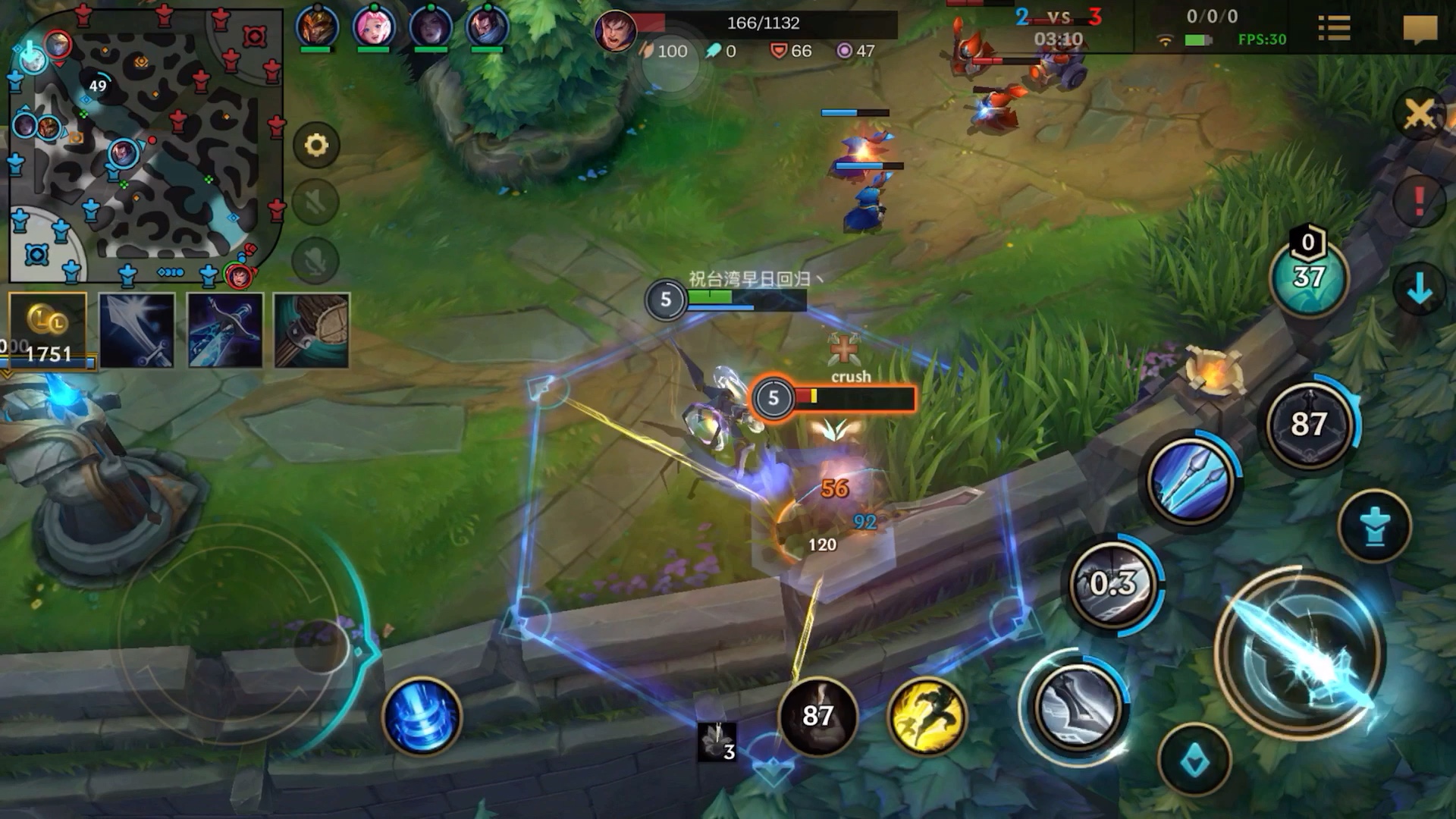1456x819 pixels.
Task: Cast the triple spear ability
Action: (1190, 481)
